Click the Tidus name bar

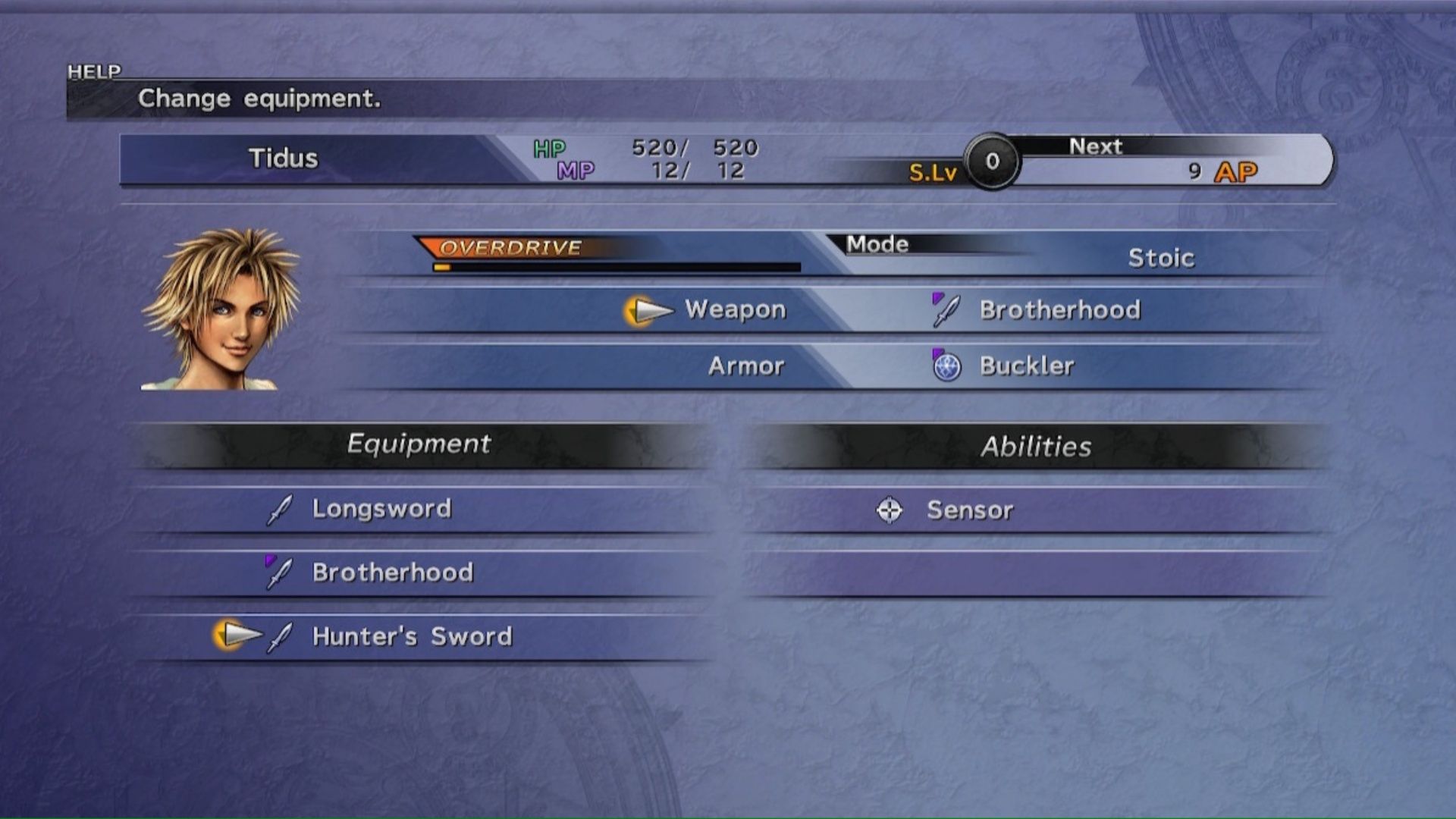pos(285,159)
